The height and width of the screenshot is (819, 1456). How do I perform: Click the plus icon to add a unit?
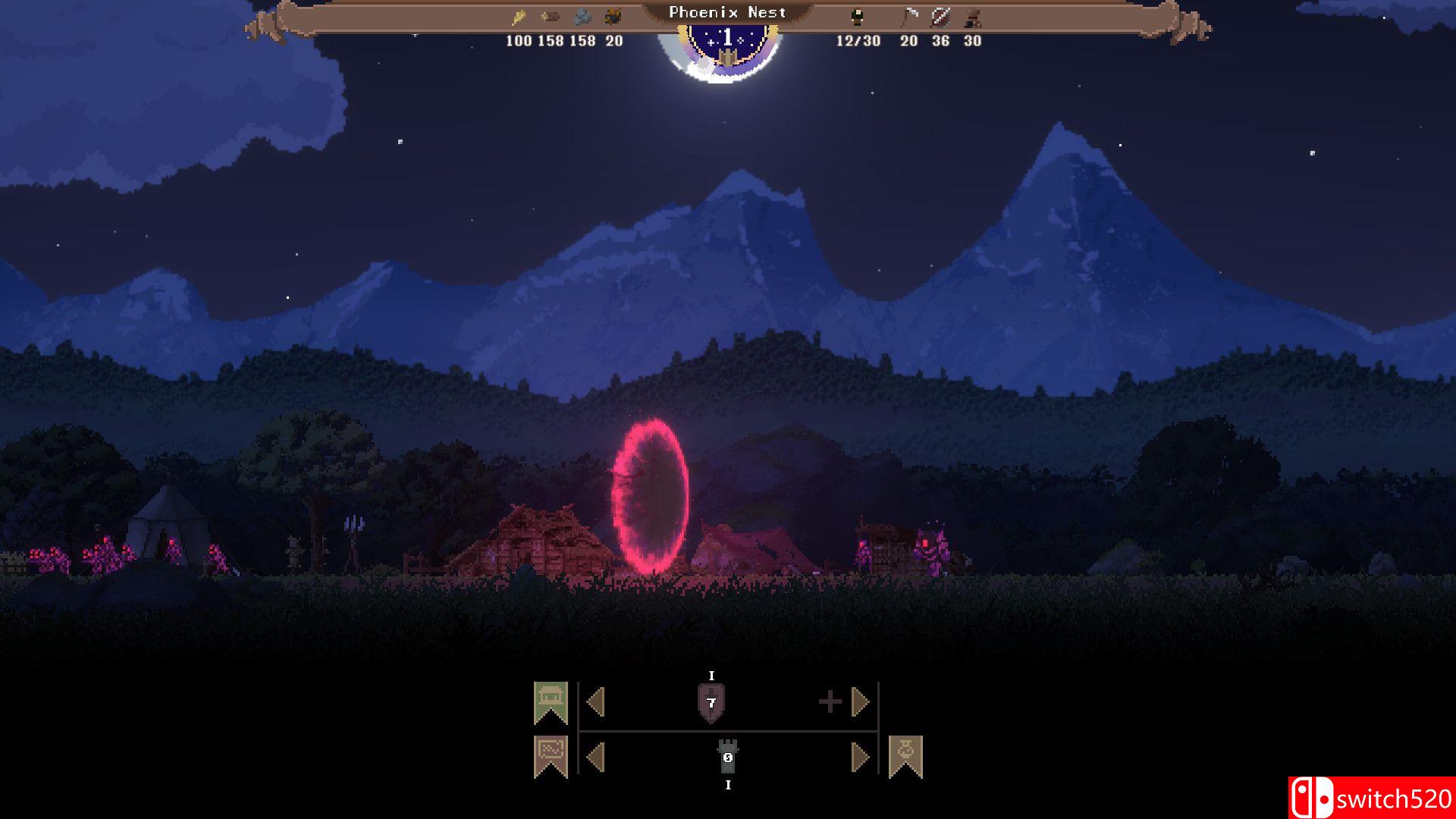pos(830,701)
